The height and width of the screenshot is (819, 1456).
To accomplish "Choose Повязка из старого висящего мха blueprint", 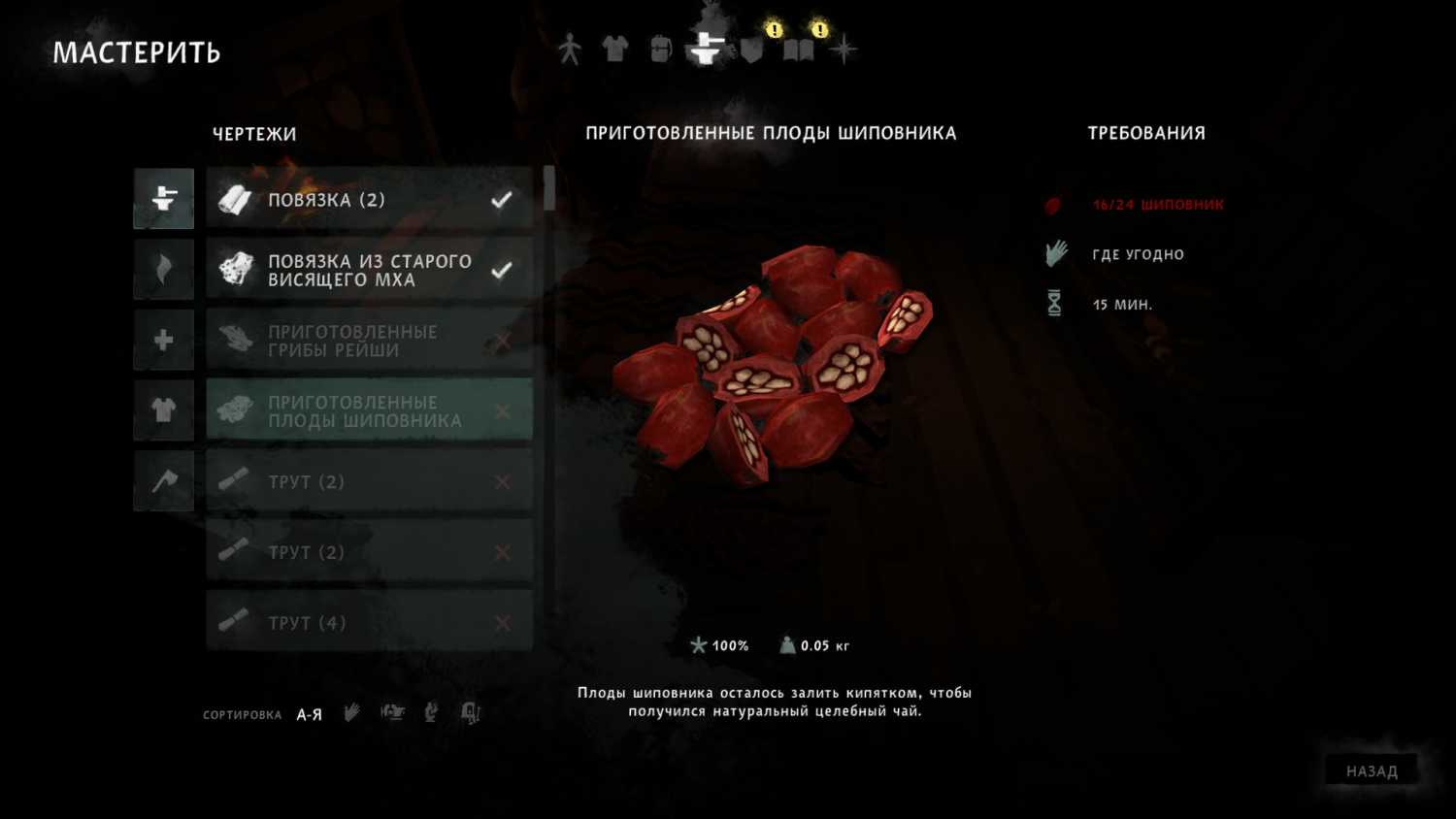I will (369, 270).
